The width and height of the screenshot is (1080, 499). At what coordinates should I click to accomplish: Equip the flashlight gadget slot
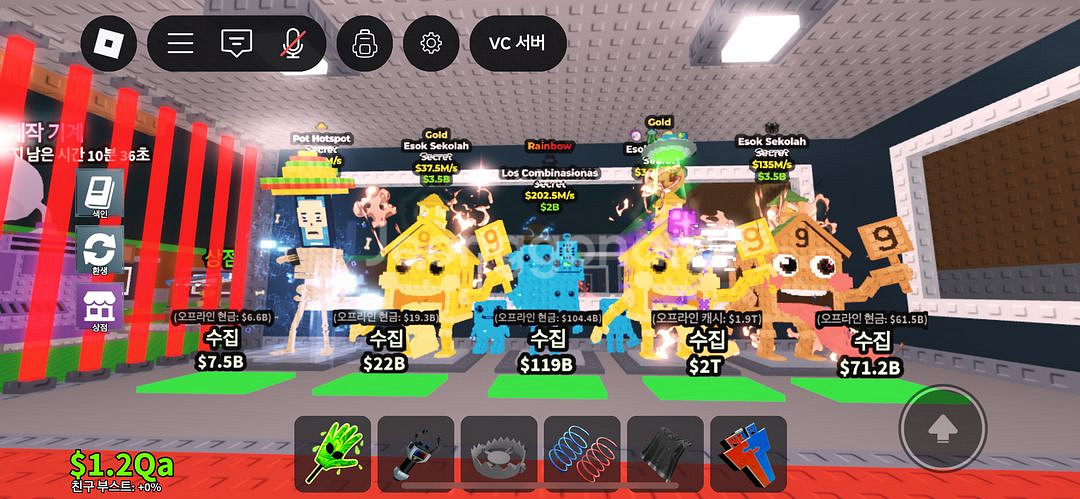pyautogui.click(x=415, y=455)
